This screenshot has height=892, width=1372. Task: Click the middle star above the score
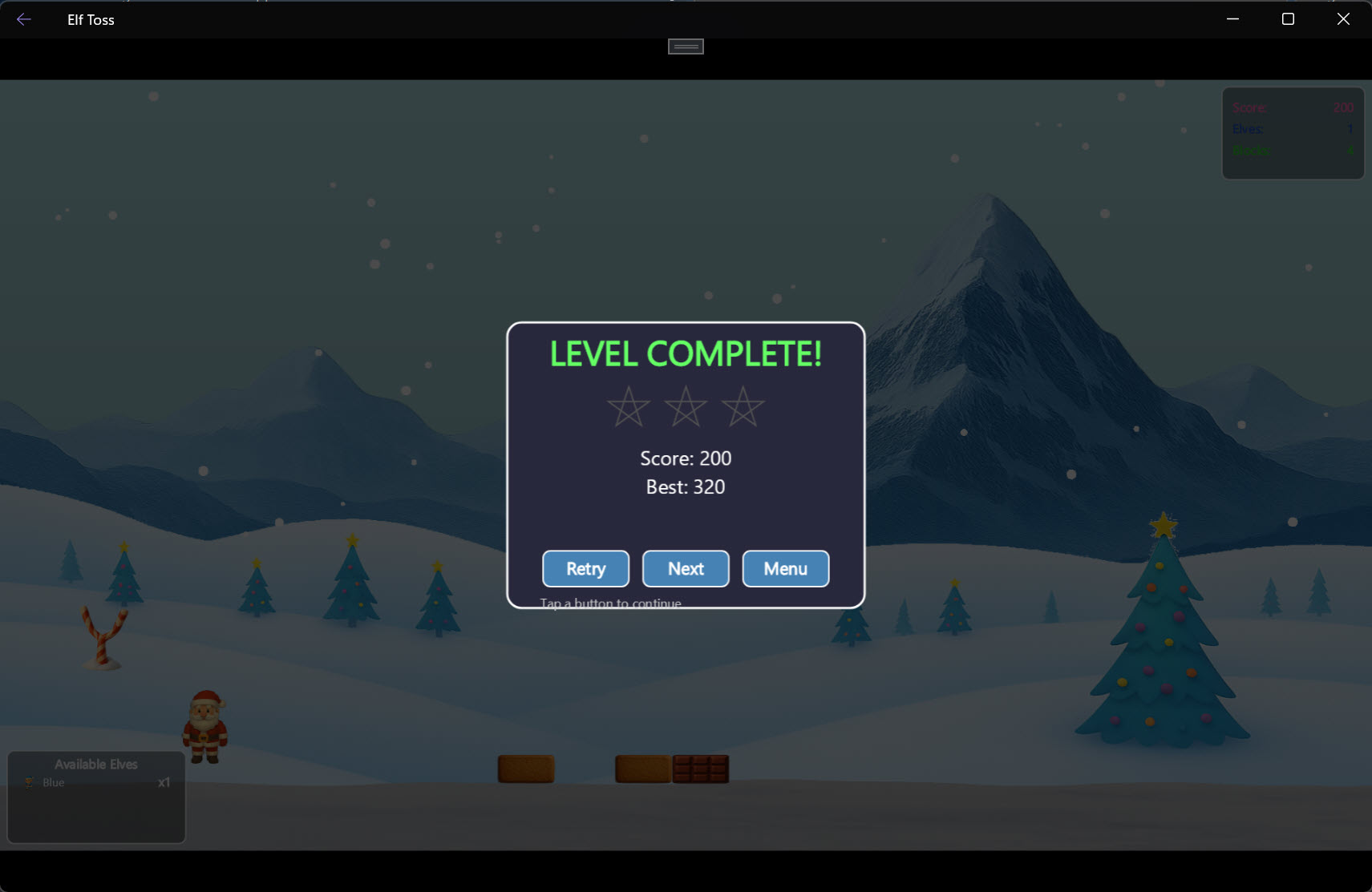pyautogui.click(x=686, y=407)
